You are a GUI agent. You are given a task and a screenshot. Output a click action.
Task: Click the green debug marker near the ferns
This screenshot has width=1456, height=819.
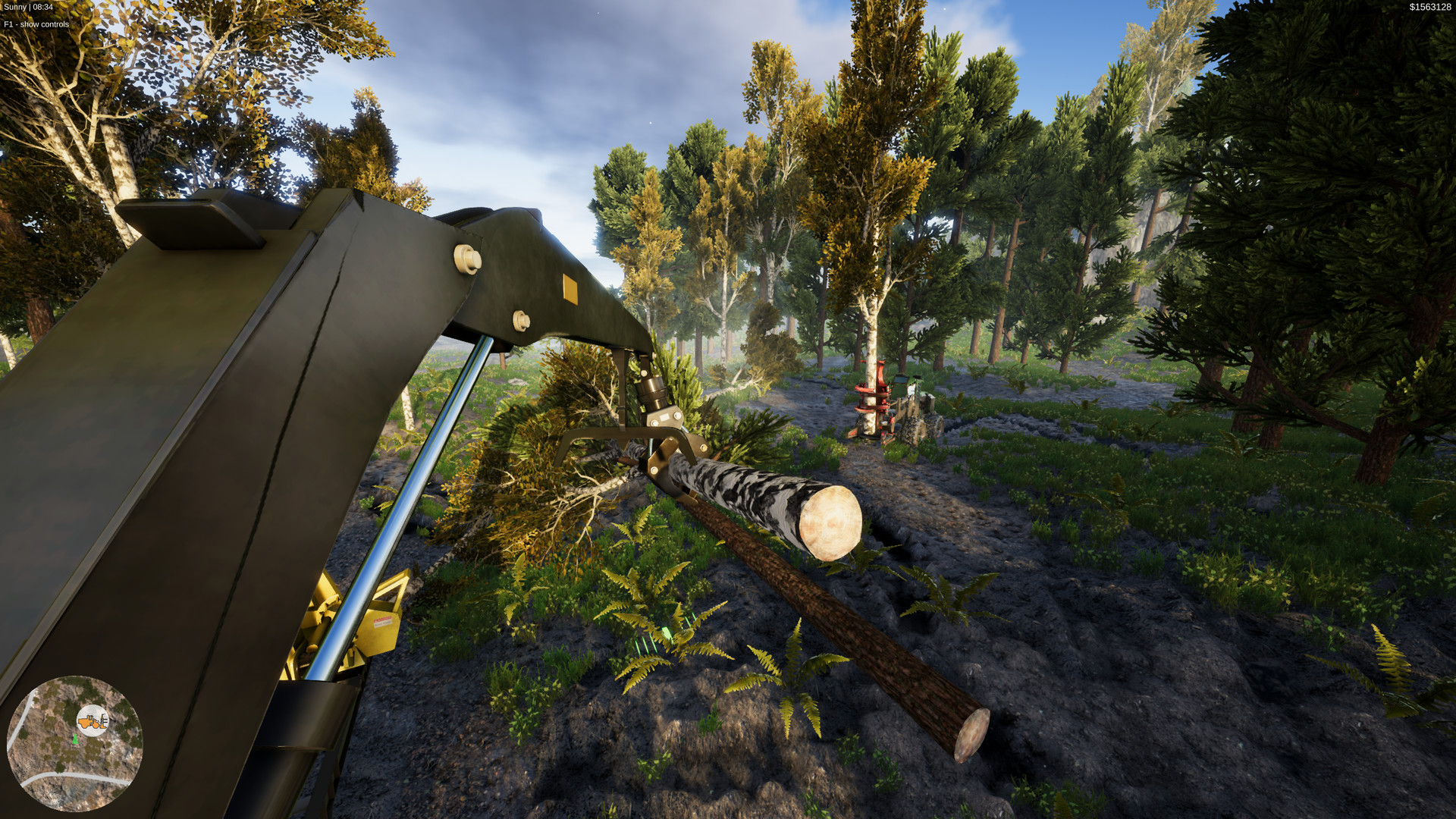[666, 632]
